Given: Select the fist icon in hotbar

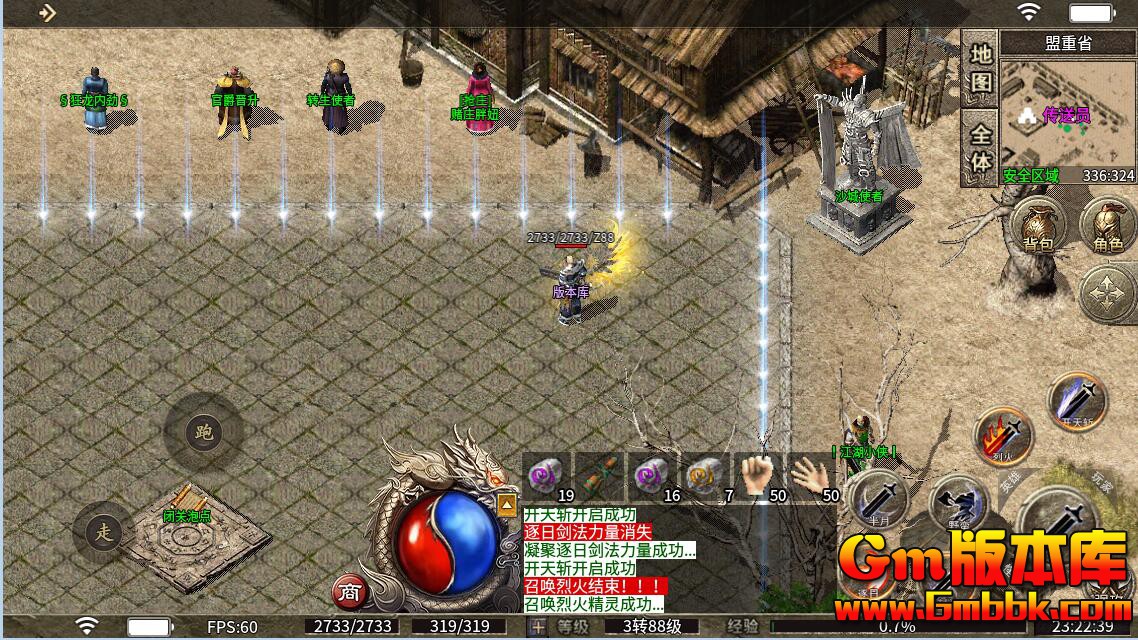Looking at the screenshot, I should coord(761,476).
